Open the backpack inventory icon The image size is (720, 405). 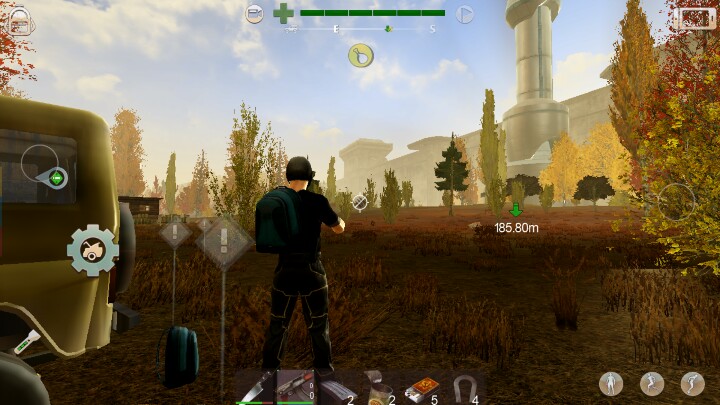pos(22,20)
